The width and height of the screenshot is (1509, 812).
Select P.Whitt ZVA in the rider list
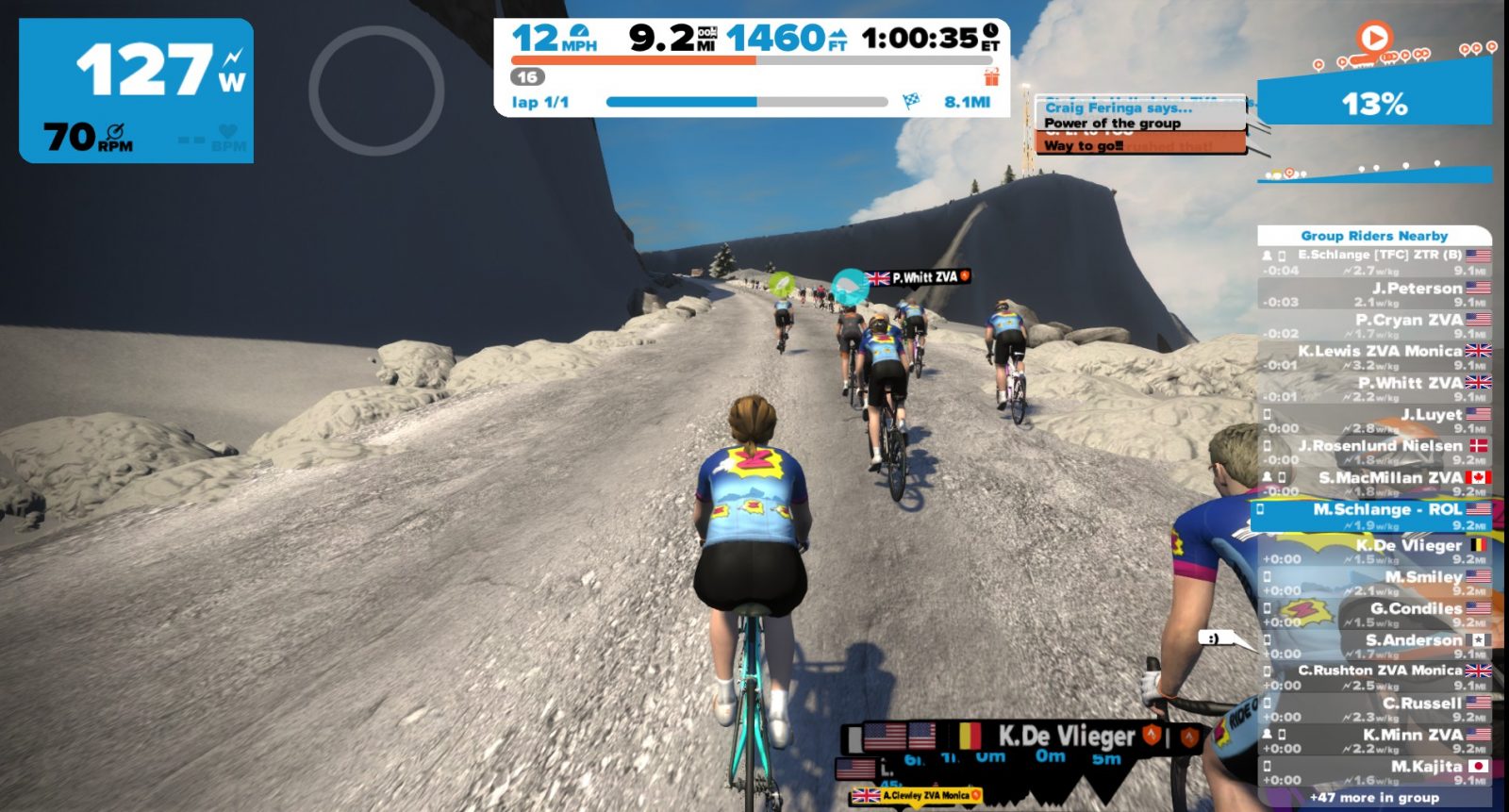[1375, 389]
